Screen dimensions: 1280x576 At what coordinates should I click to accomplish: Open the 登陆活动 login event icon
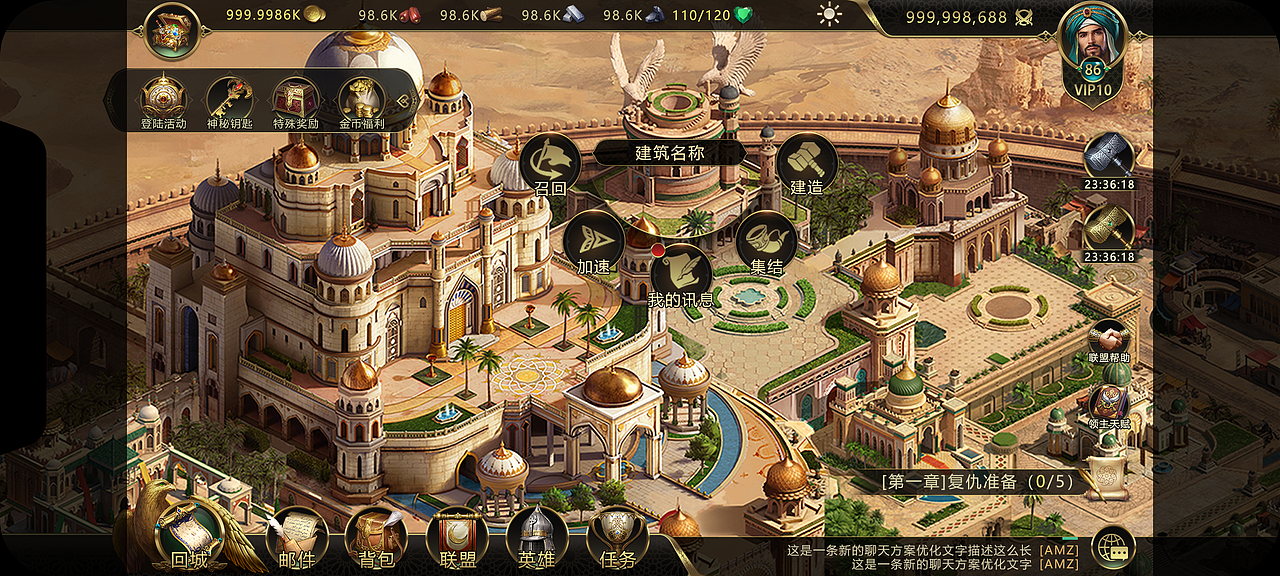pos(163,99)
